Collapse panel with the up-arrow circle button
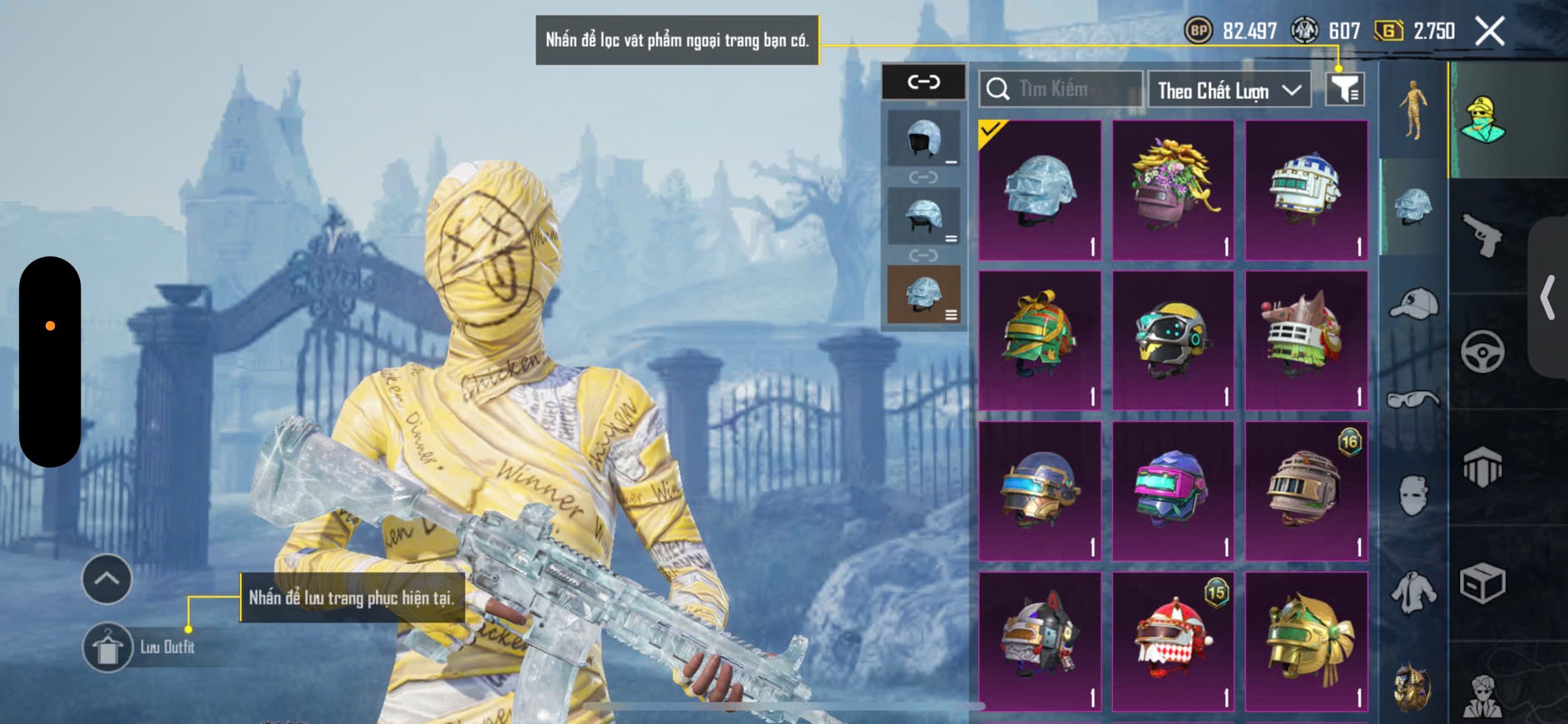1568x724 pixels. click(x=106, y=578)
